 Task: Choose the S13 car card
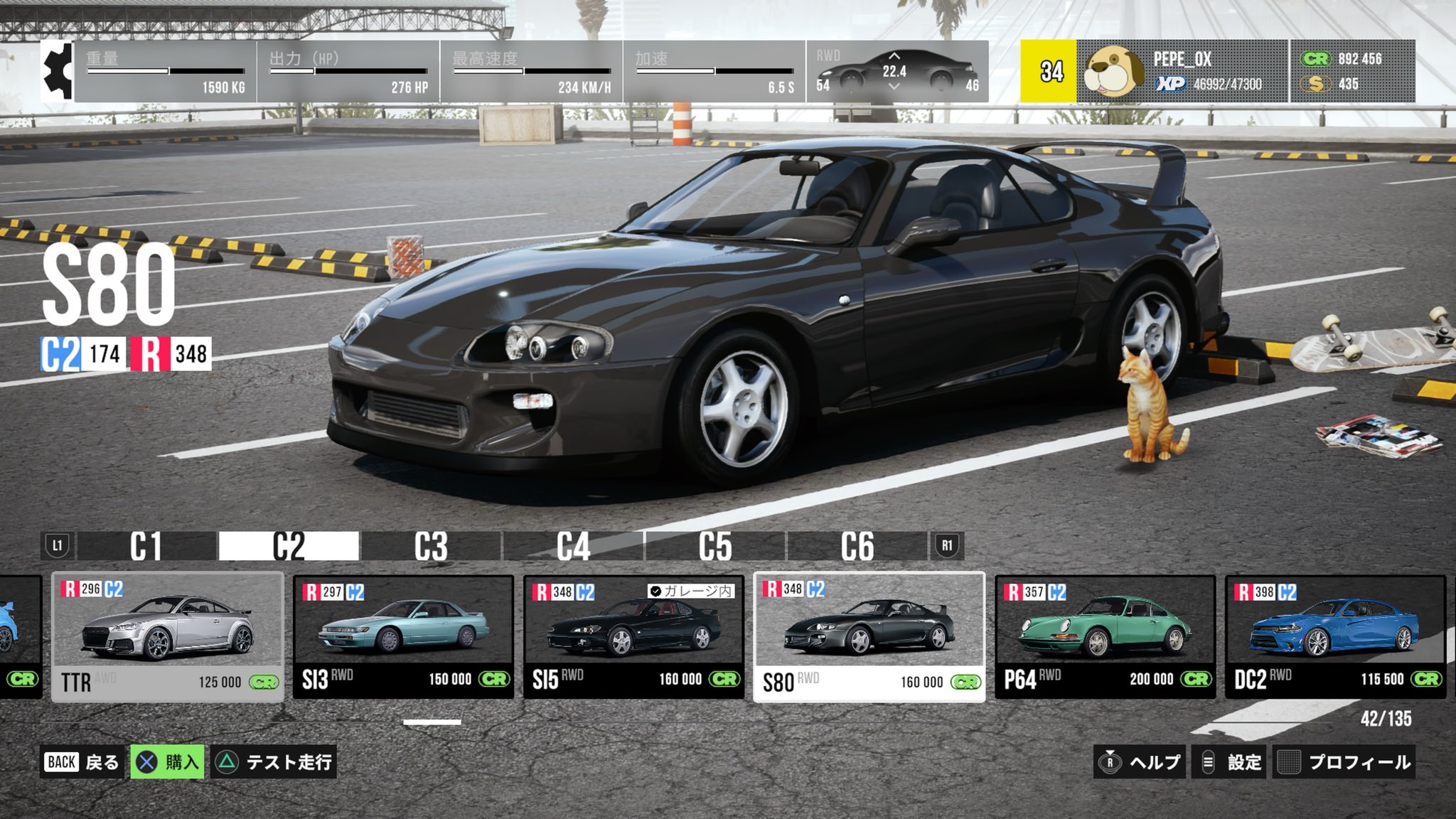pos(403,637)
